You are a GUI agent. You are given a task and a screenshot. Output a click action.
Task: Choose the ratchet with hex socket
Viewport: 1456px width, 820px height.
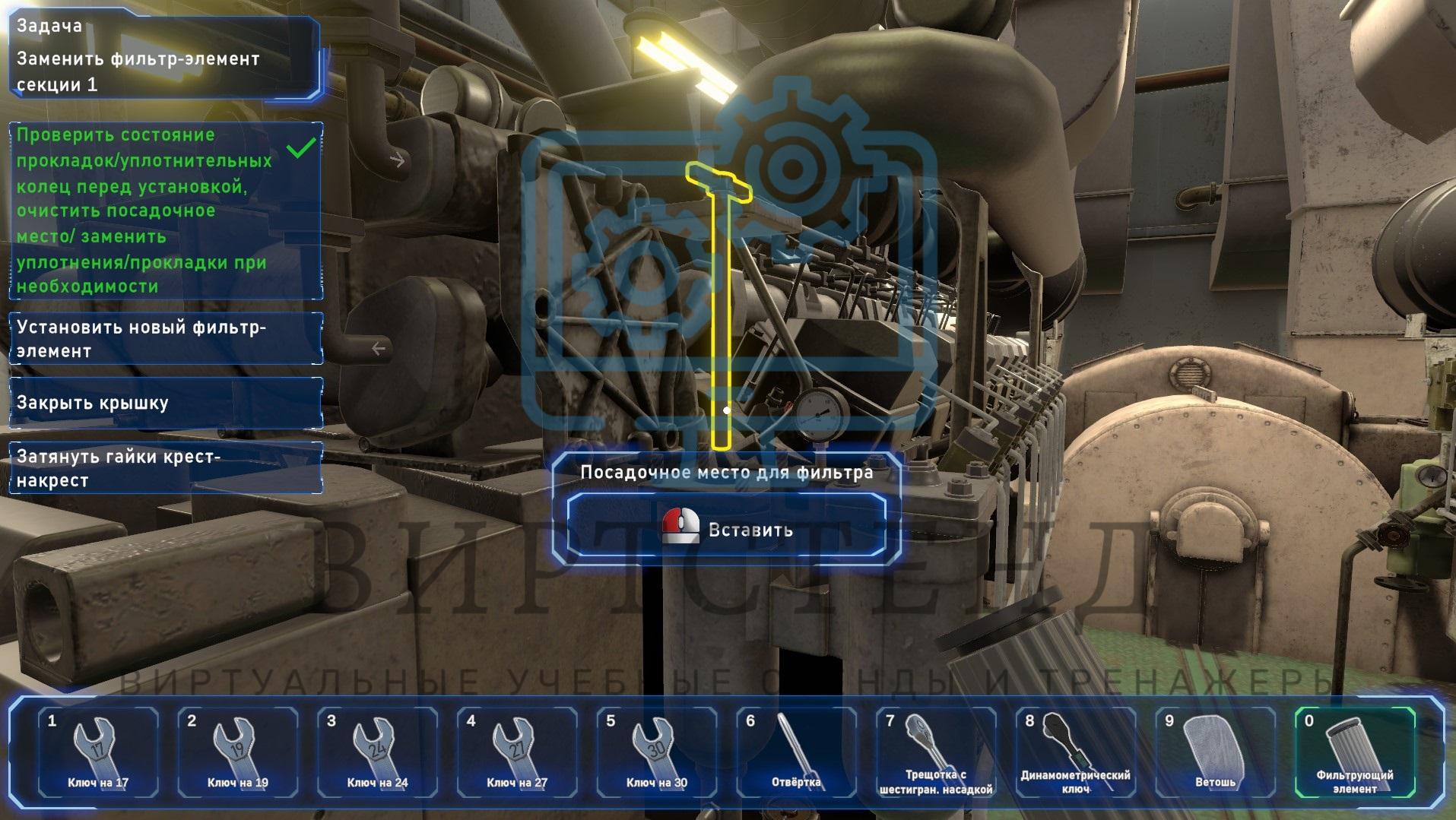[x=936, y=752]
